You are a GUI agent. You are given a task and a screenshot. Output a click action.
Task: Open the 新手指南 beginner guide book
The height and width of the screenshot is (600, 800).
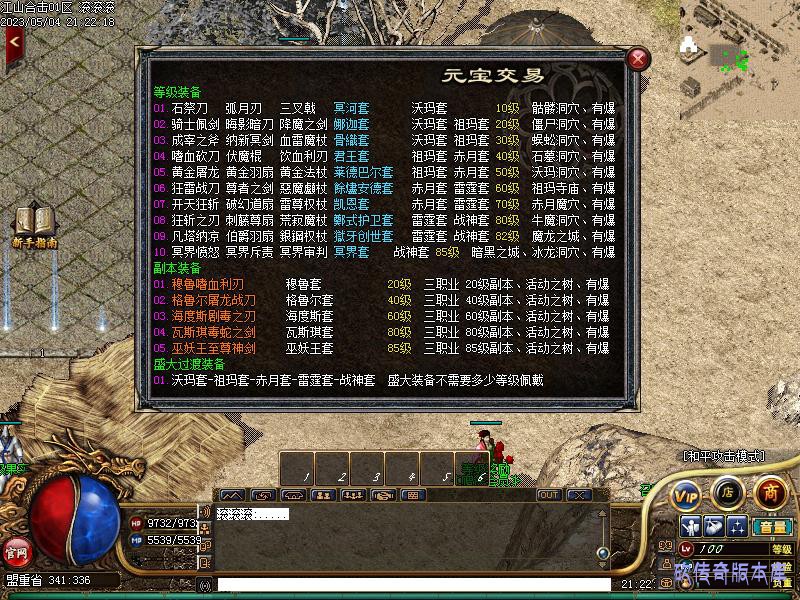pyautogui.click(x=34, y=224)
